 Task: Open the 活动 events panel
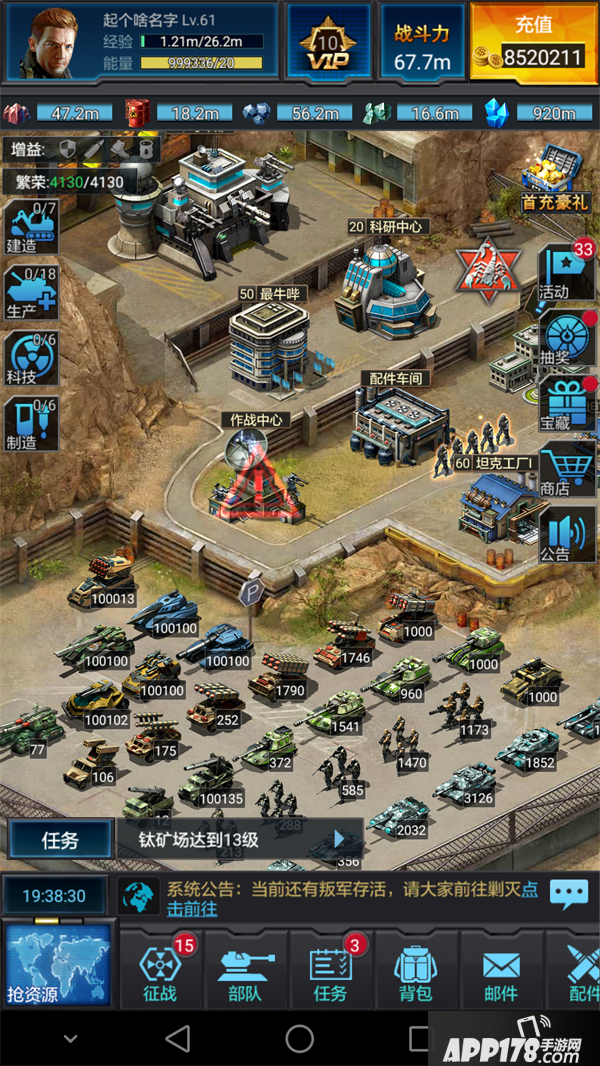[x=566, y=272]
